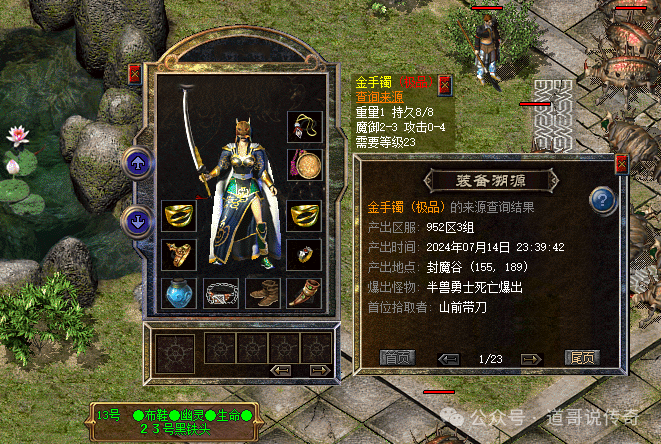Image resolution: width=661 pixels, height=444 pixels.
Task: Close the gold bracelet item tooltip
Action: click(445, 84)
